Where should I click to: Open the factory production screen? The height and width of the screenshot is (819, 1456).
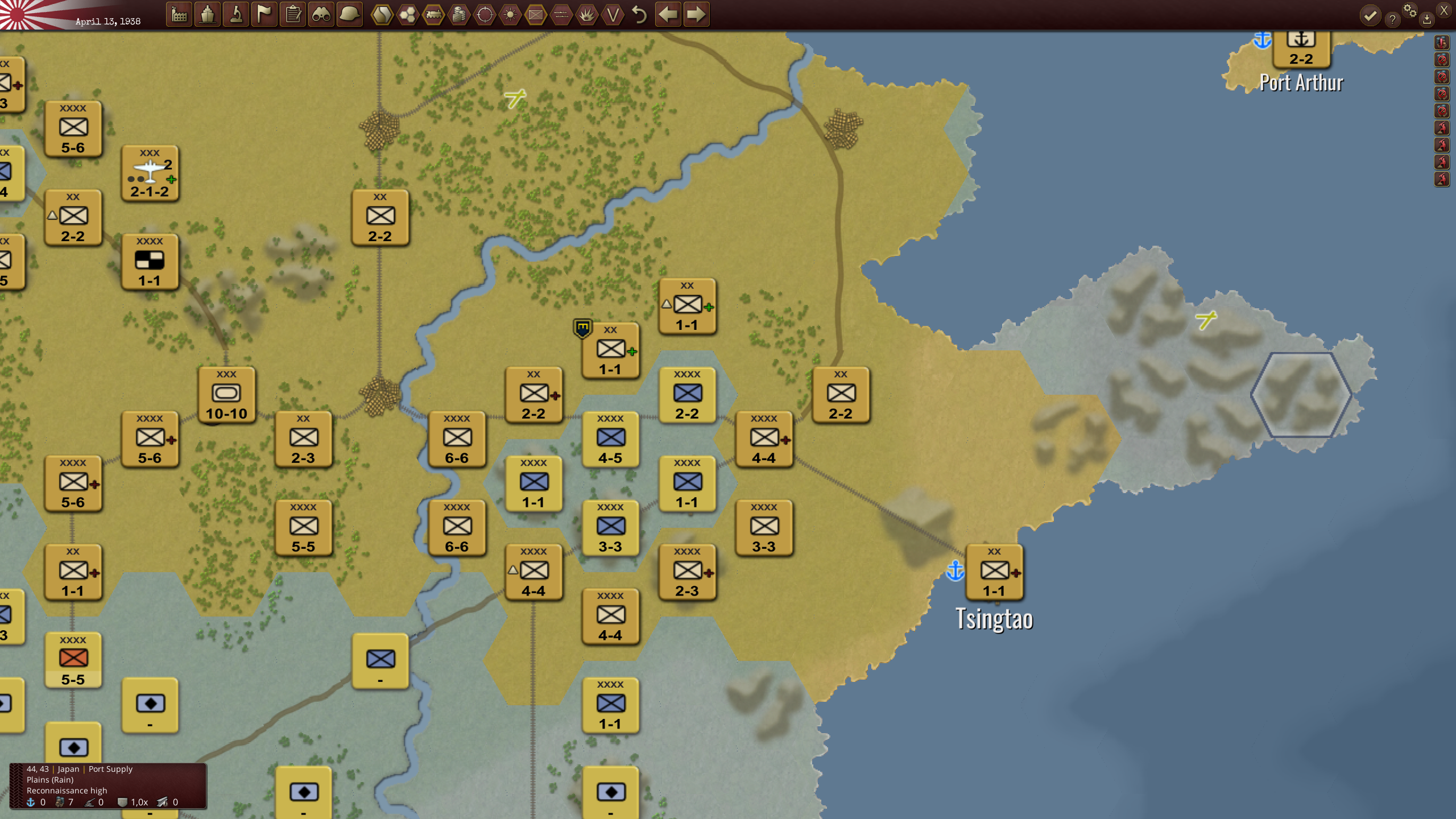click(179, 15)
